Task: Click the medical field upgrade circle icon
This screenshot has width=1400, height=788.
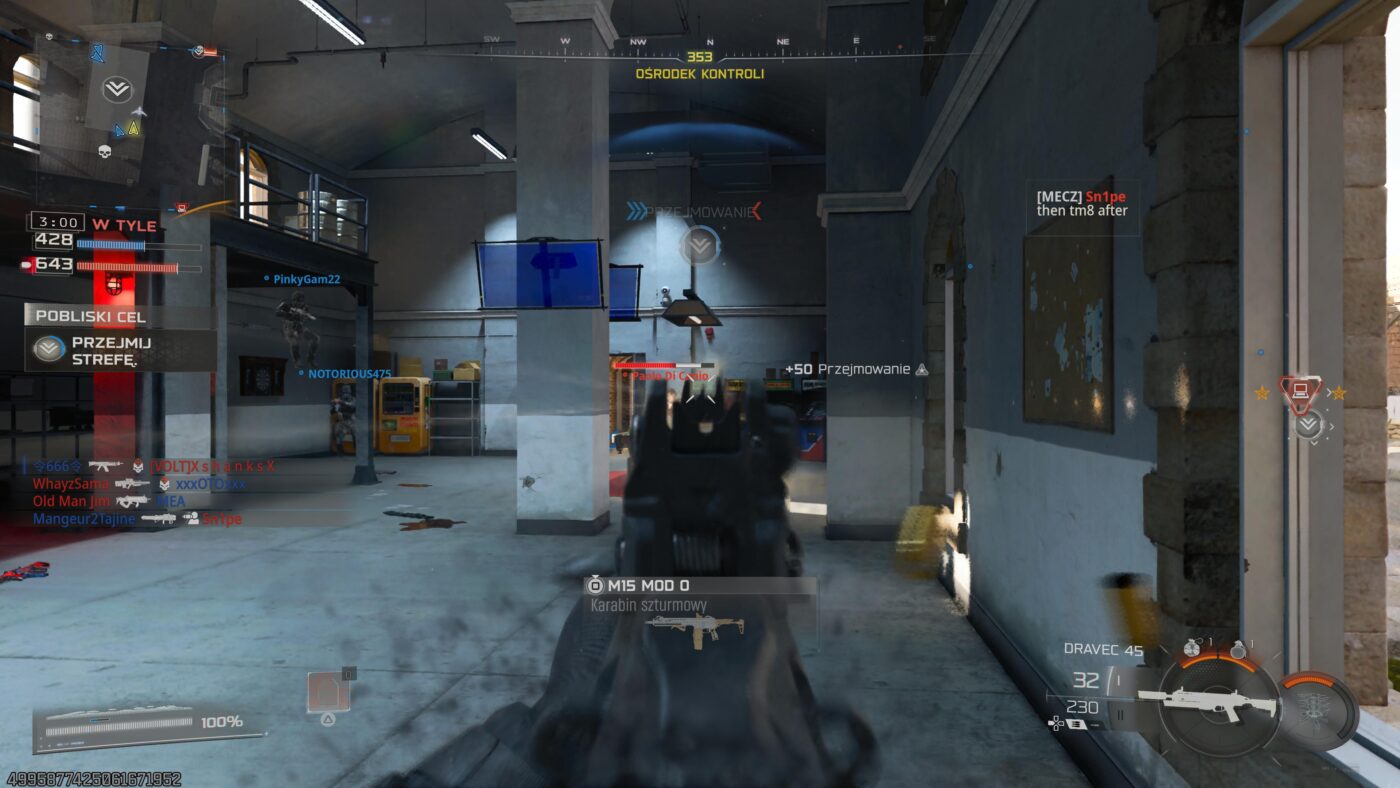Action: point(1315,707)
